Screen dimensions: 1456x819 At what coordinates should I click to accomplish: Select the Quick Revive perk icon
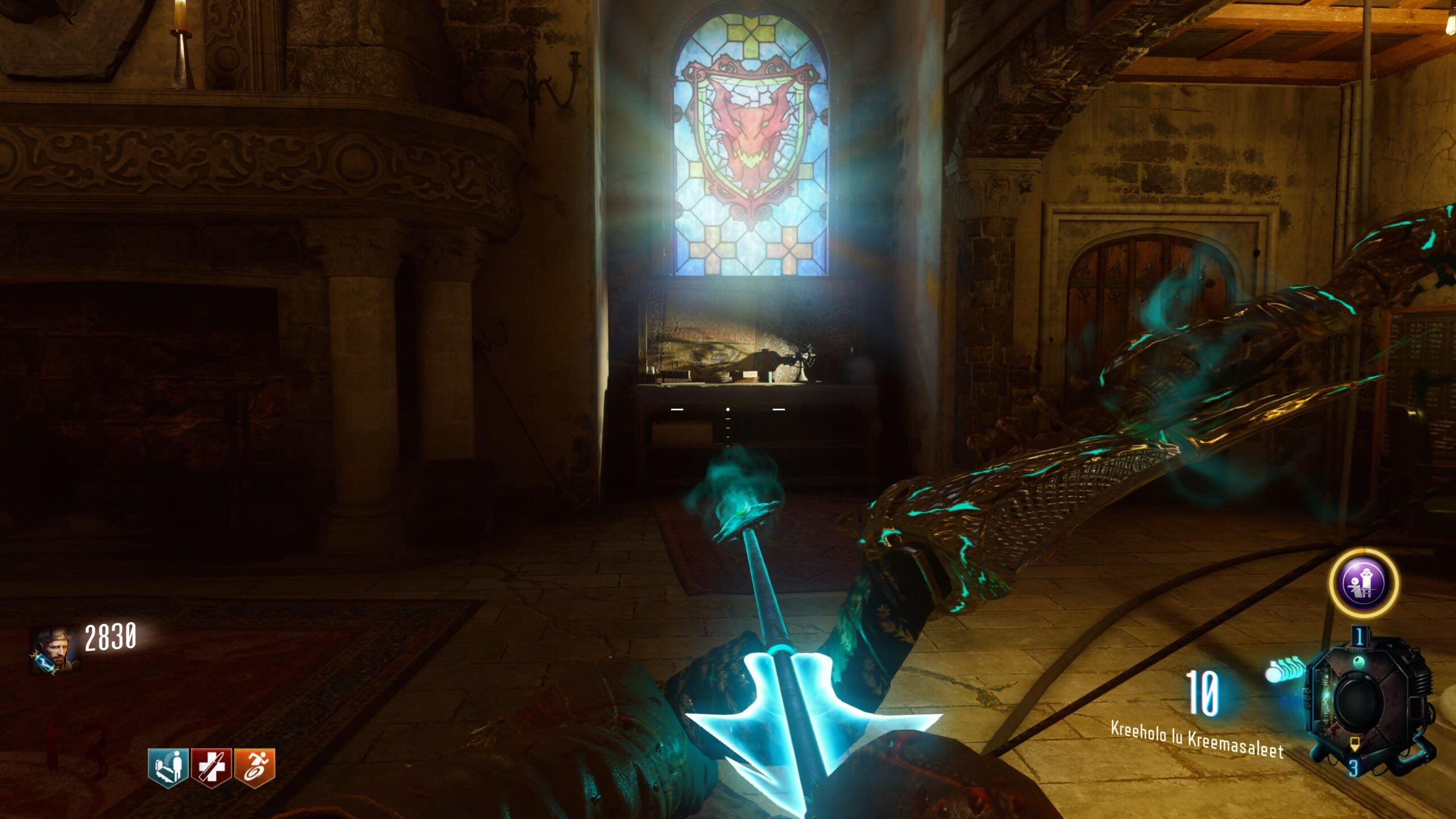tap(168, 767)
